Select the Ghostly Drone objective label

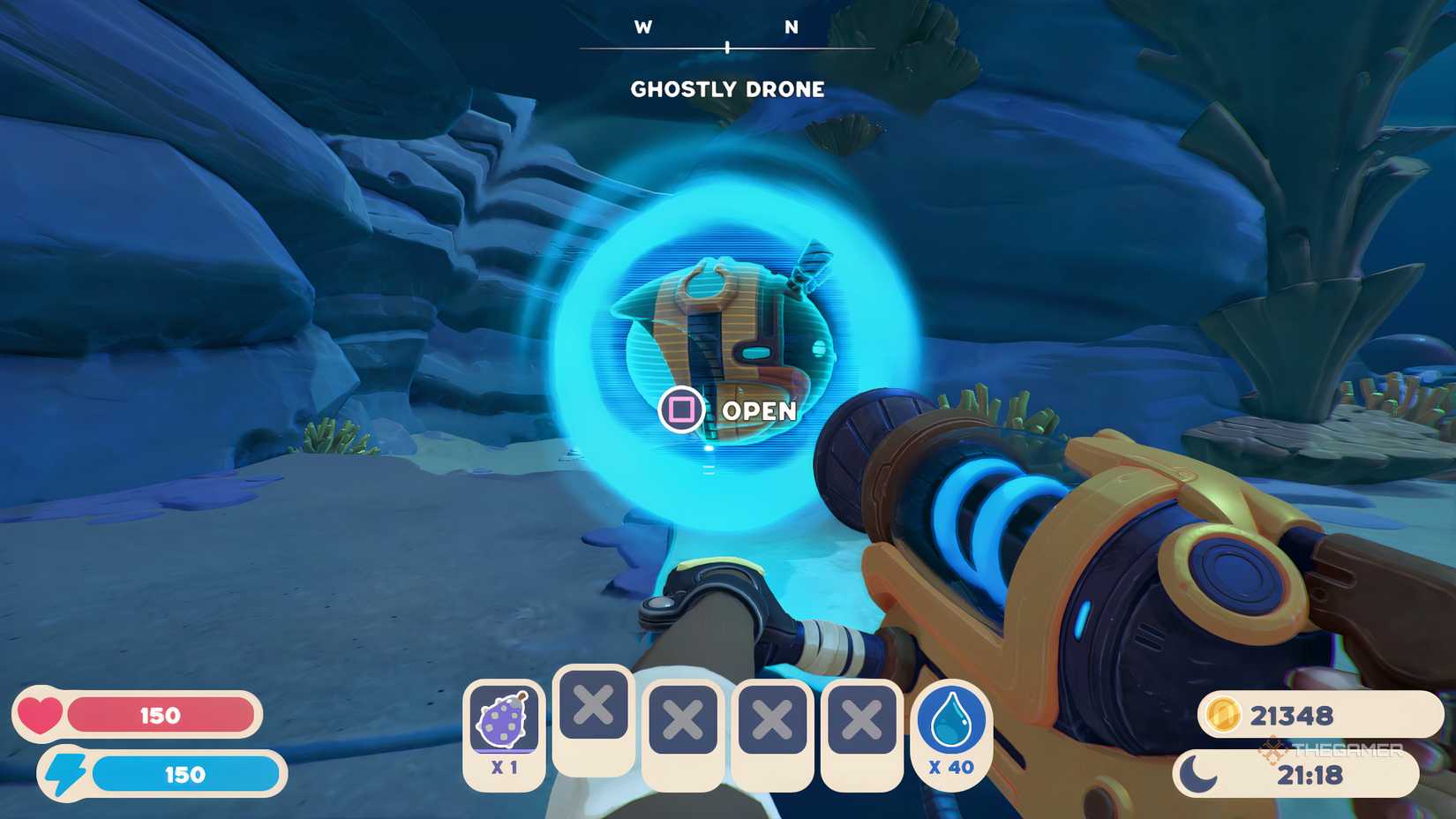(729, 89)
